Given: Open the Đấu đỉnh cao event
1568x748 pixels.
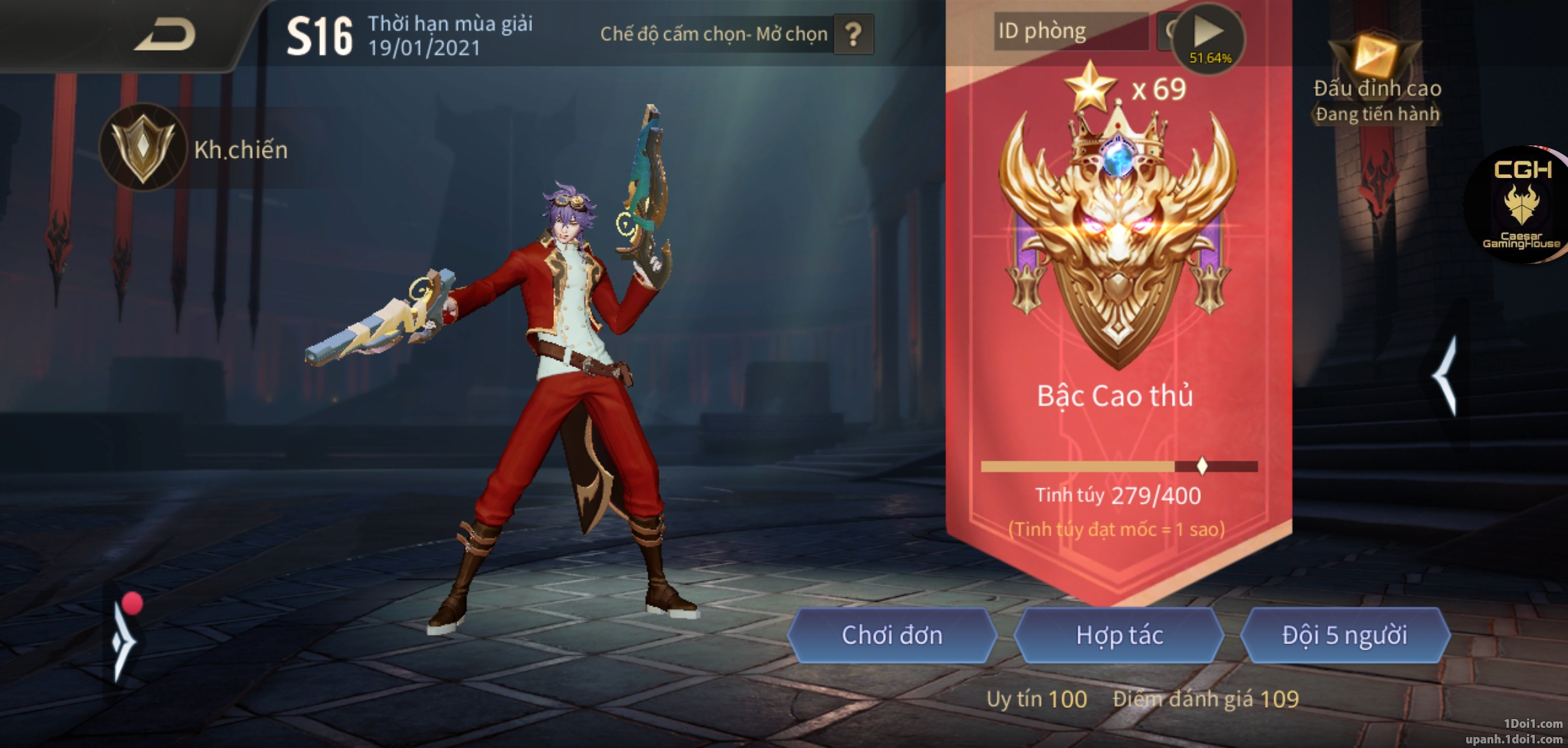Looking at the screenshot, I should [1377, 80].
